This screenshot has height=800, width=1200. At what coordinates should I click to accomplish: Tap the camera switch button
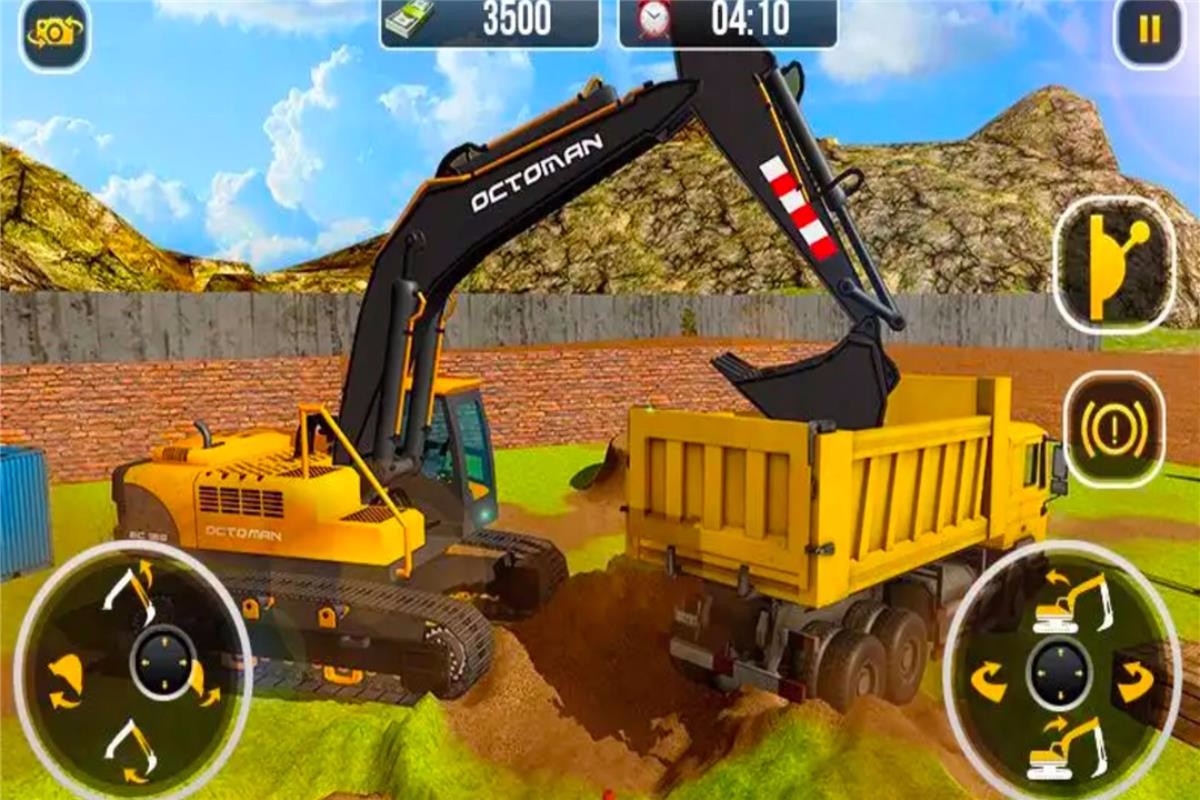pos(54,32)
